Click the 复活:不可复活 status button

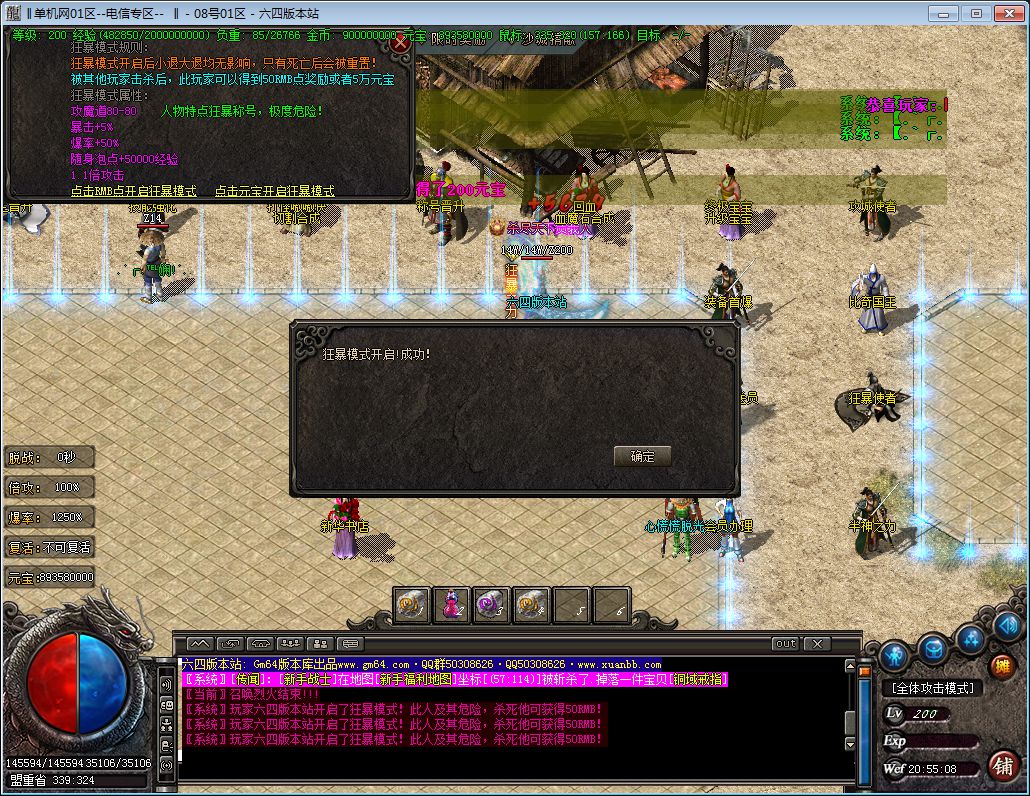point(50,547)
